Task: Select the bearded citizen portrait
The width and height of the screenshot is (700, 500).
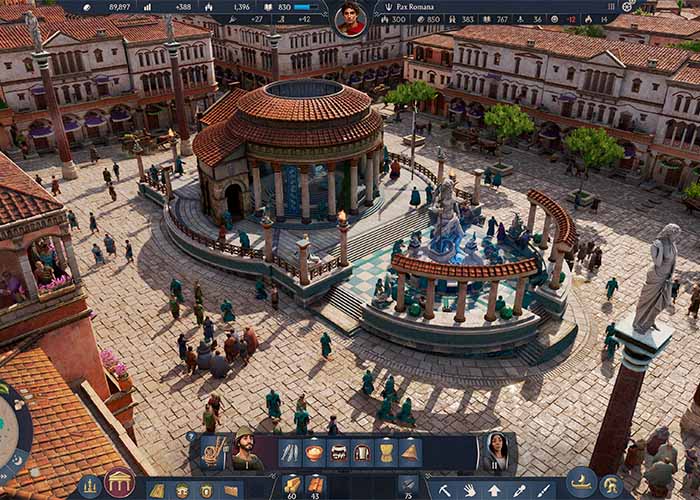Action: [x=246, y=450]
